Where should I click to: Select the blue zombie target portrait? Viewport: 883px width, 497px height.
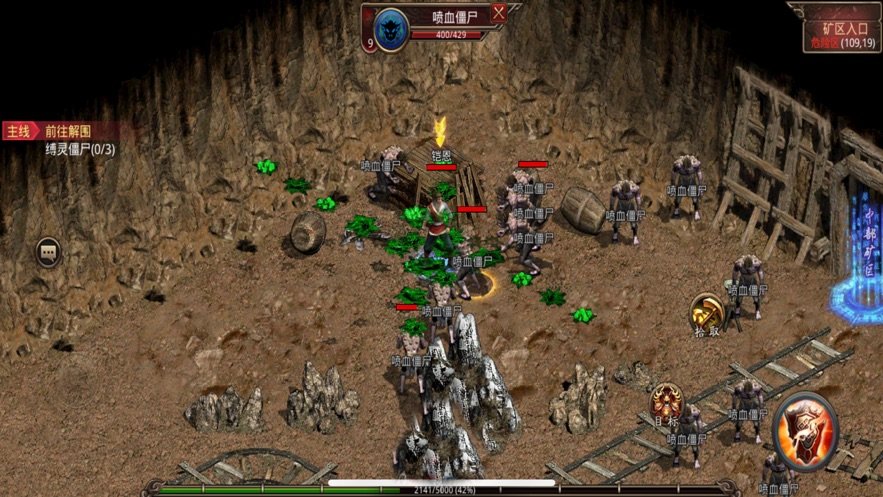(392, 29)
